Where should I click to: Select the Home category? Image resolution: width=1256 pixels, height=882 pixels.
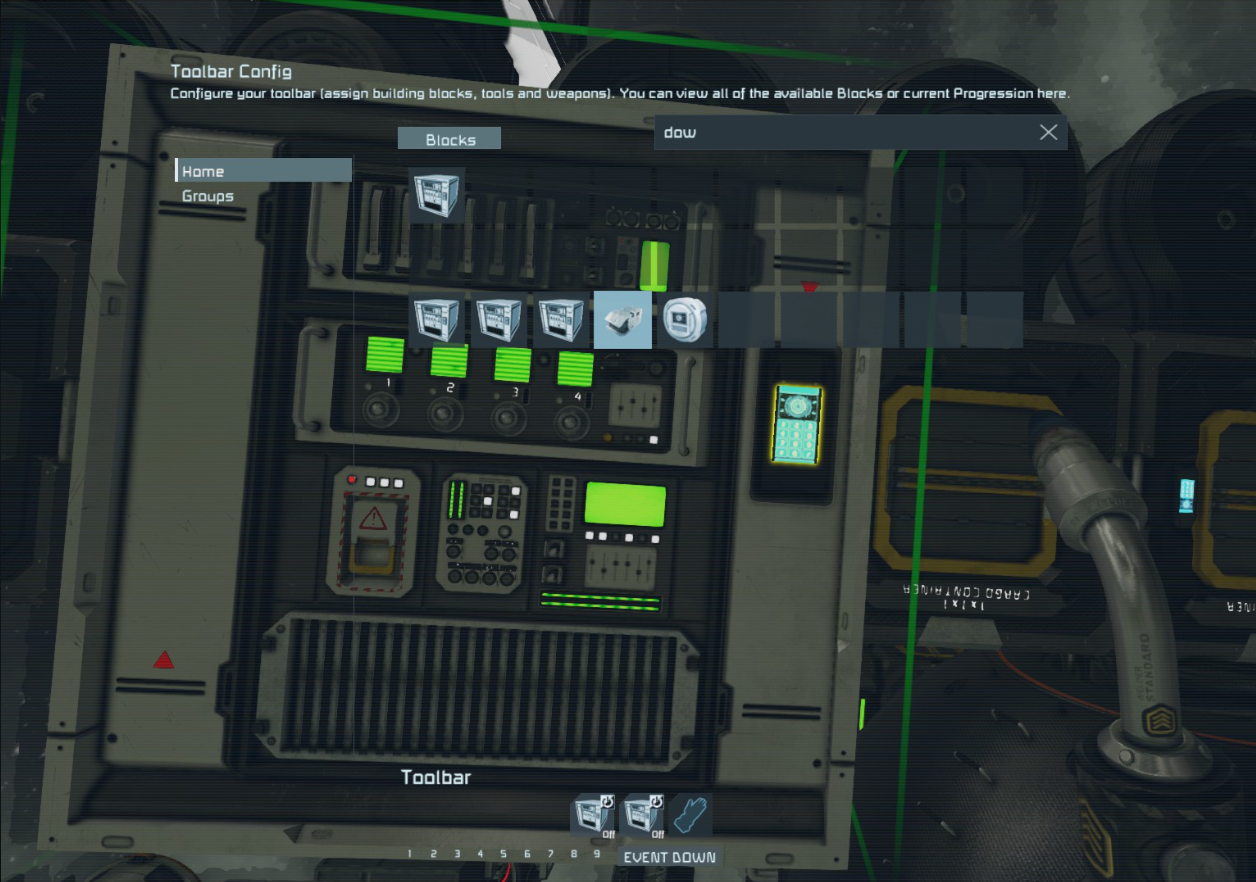[x=262, y=171]
